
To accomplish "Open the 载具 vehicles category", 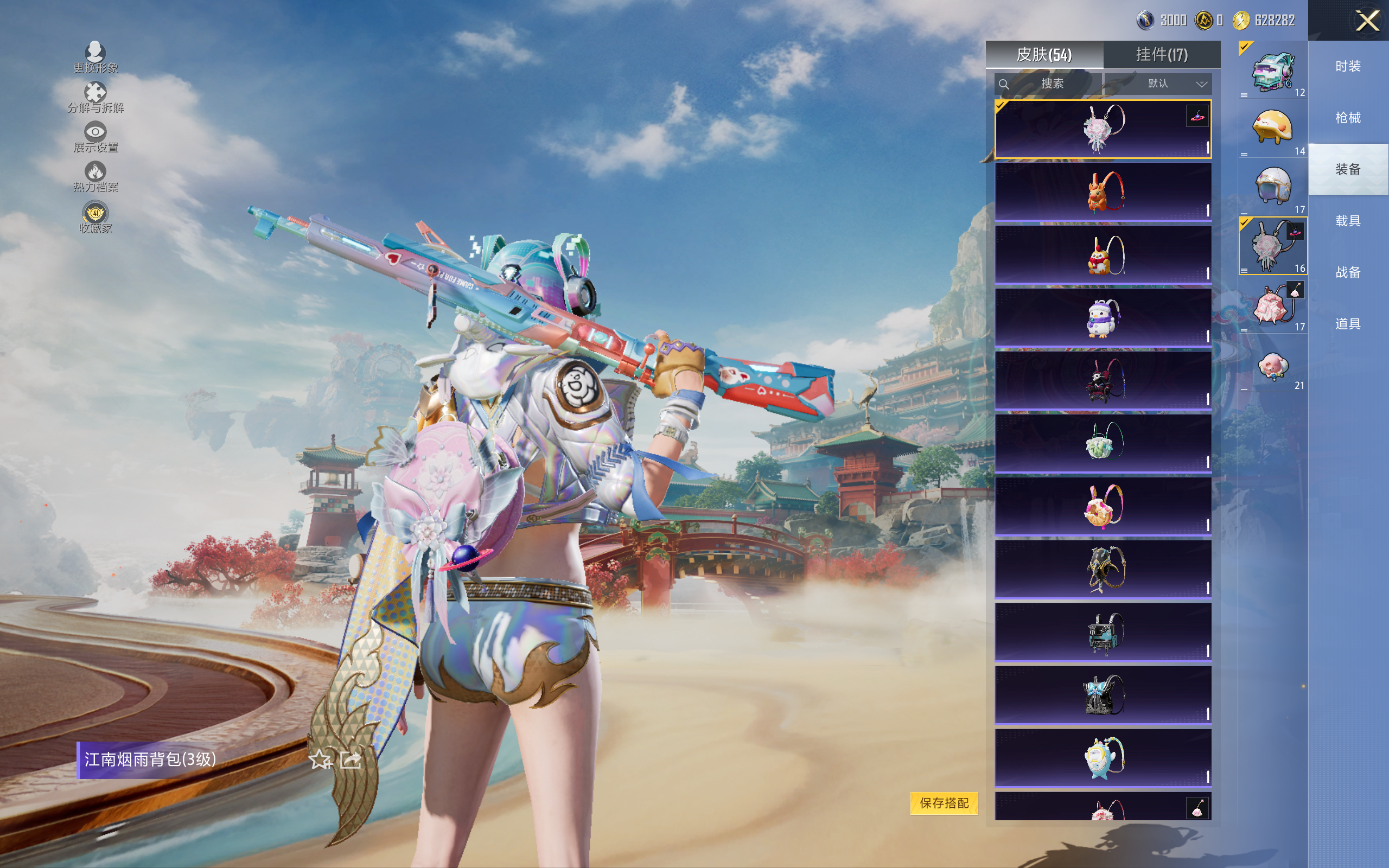I will click(1348, 221).
